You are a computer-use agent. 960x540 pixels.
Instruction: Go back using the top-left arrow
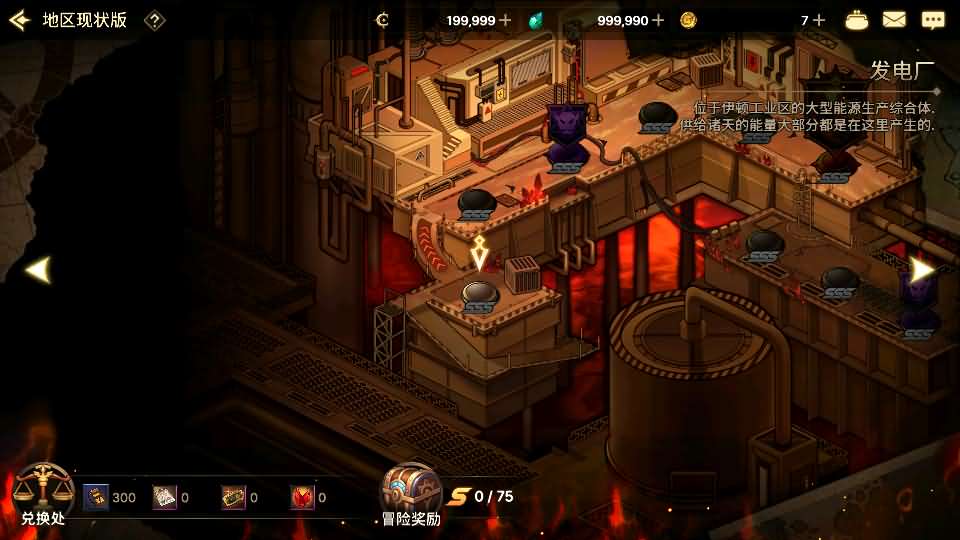[x=18, y=20]
